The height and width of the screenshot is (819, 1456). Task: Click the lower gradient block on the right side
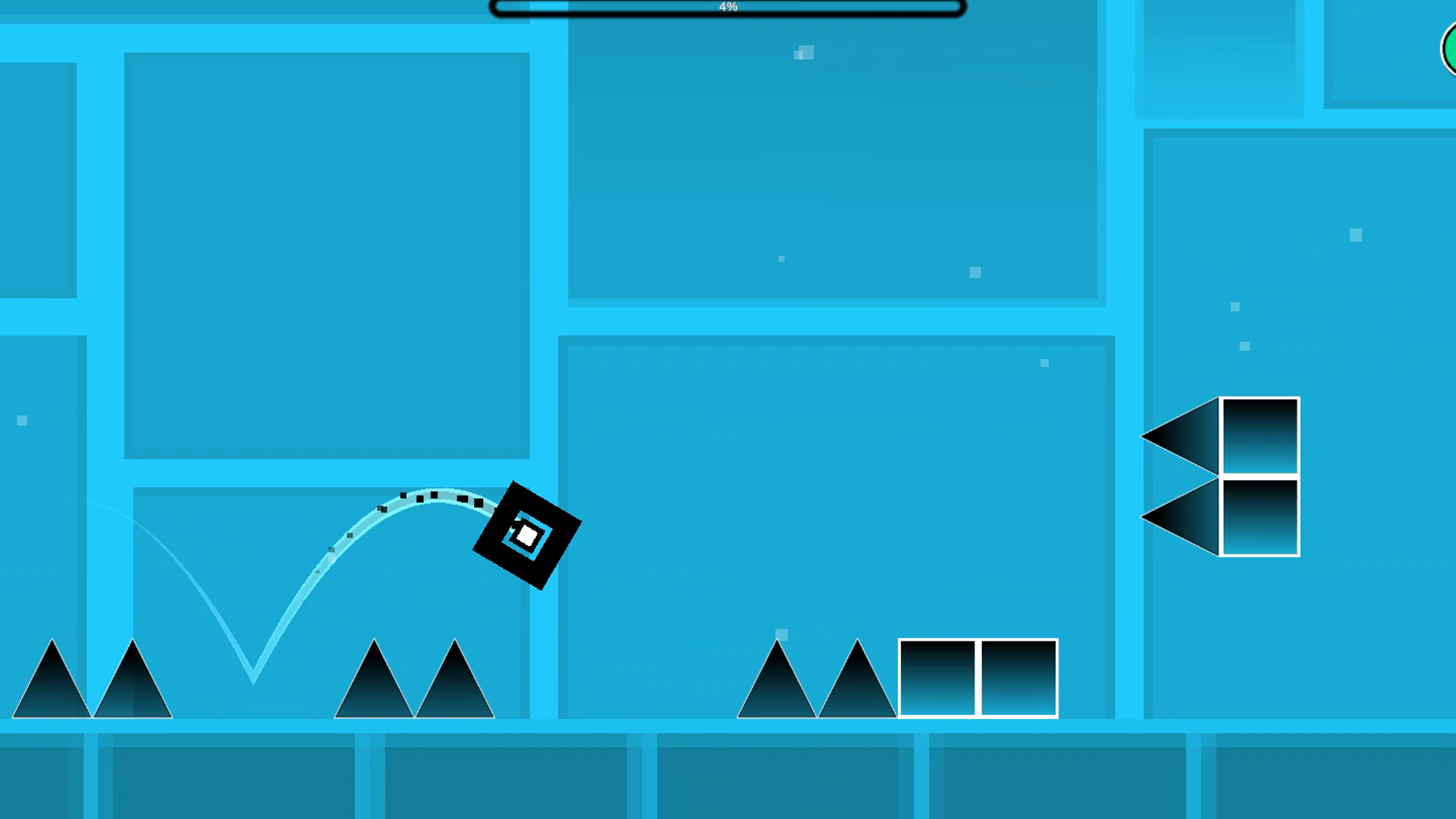1259,517
